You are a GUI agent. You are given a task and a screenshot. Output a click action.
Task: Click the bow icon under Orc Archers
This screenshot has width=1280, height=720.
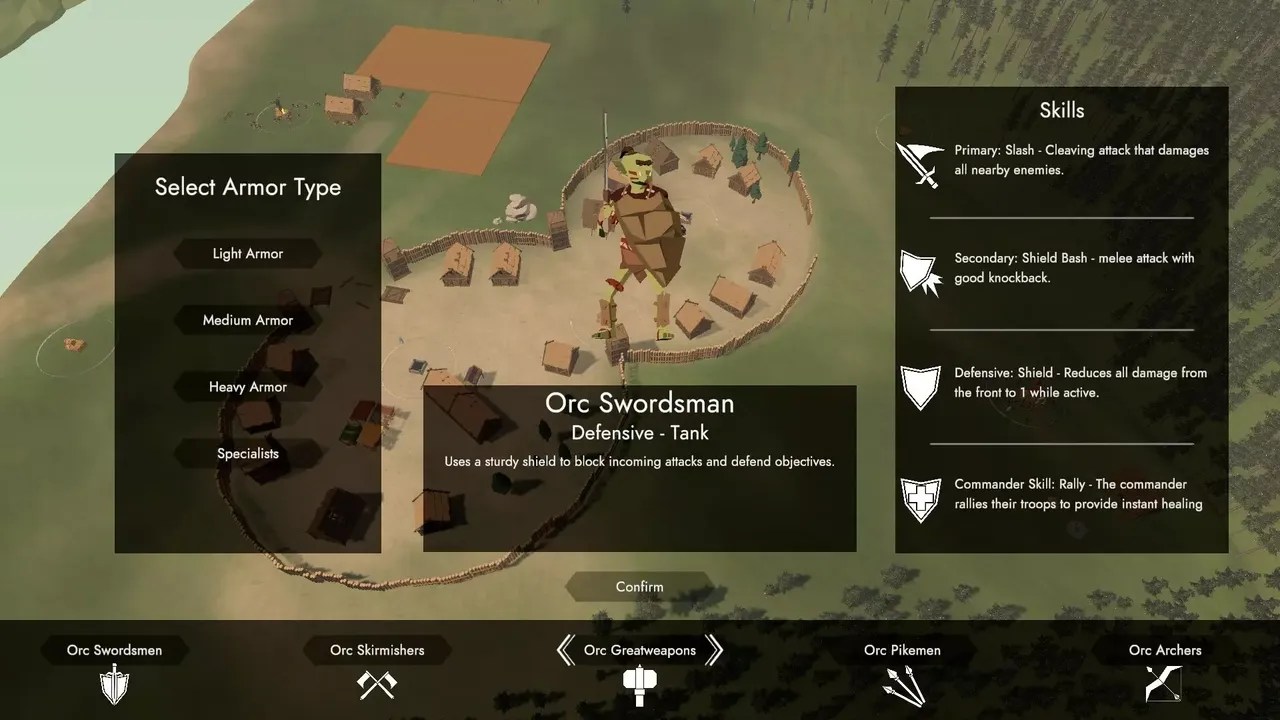point(1165,684)
